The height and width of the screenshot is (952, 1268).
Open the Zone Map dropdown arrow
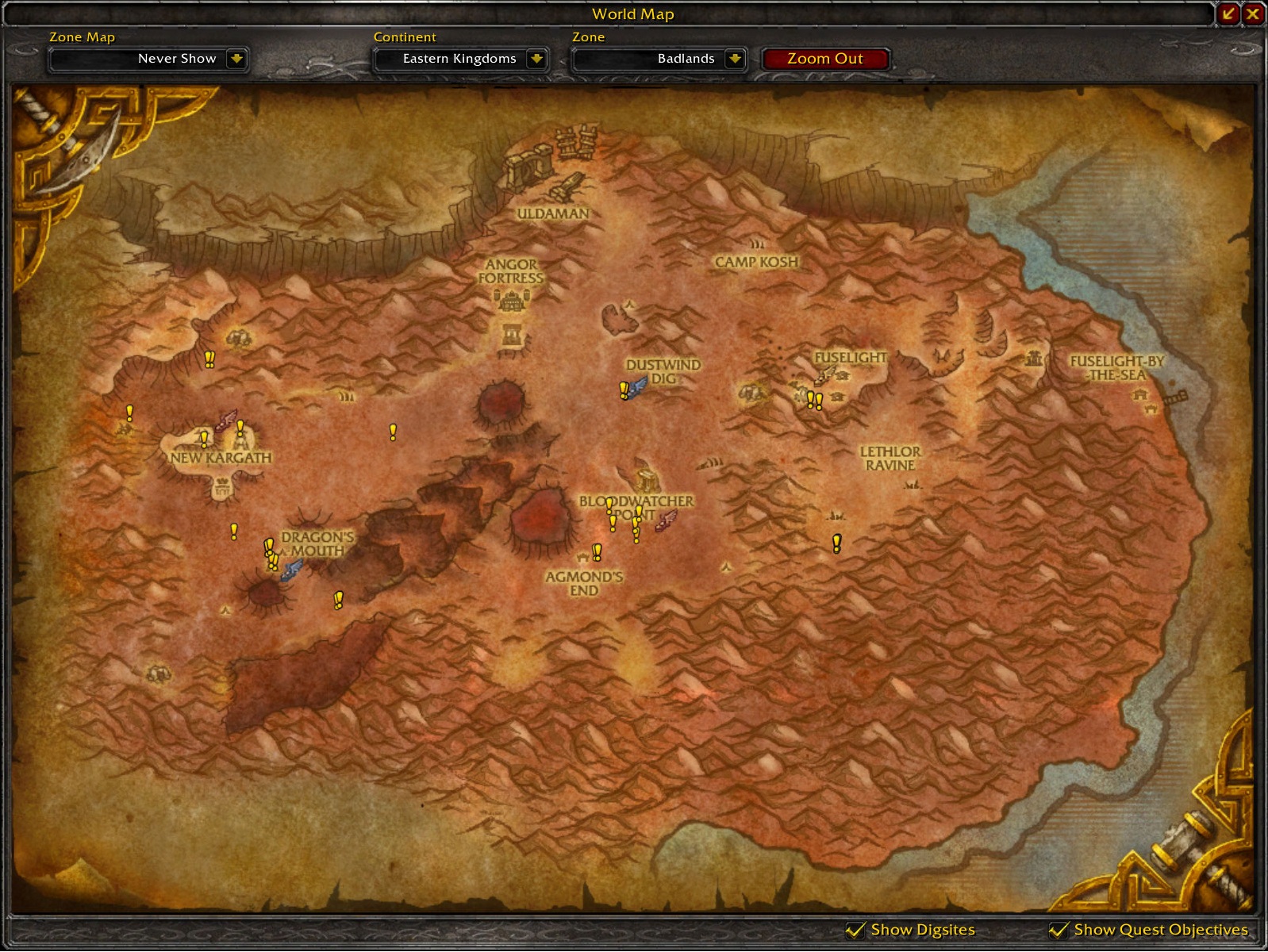[236, 59]
